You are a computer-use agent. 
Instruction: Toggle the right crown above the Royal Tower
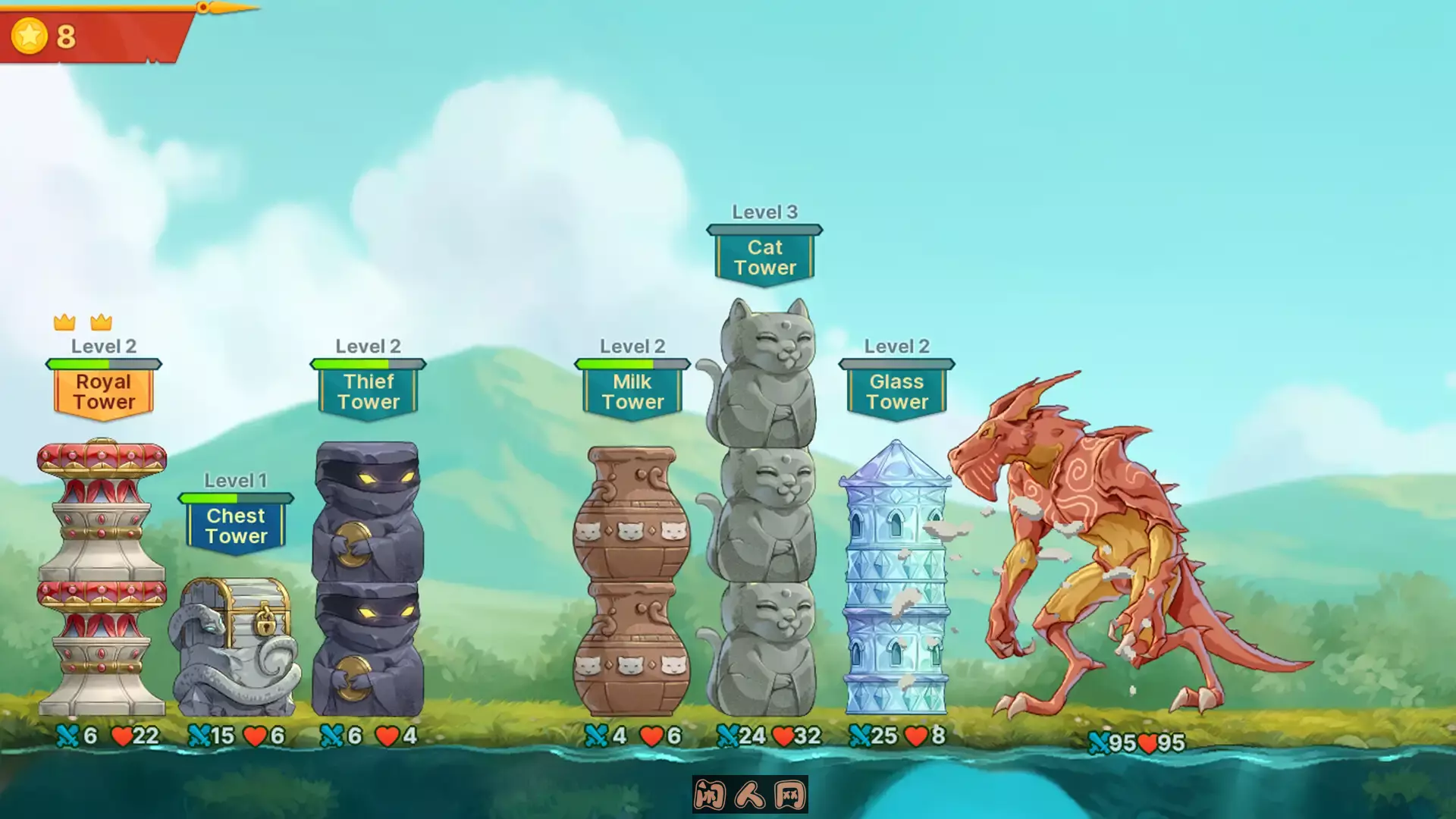(102, 322)
